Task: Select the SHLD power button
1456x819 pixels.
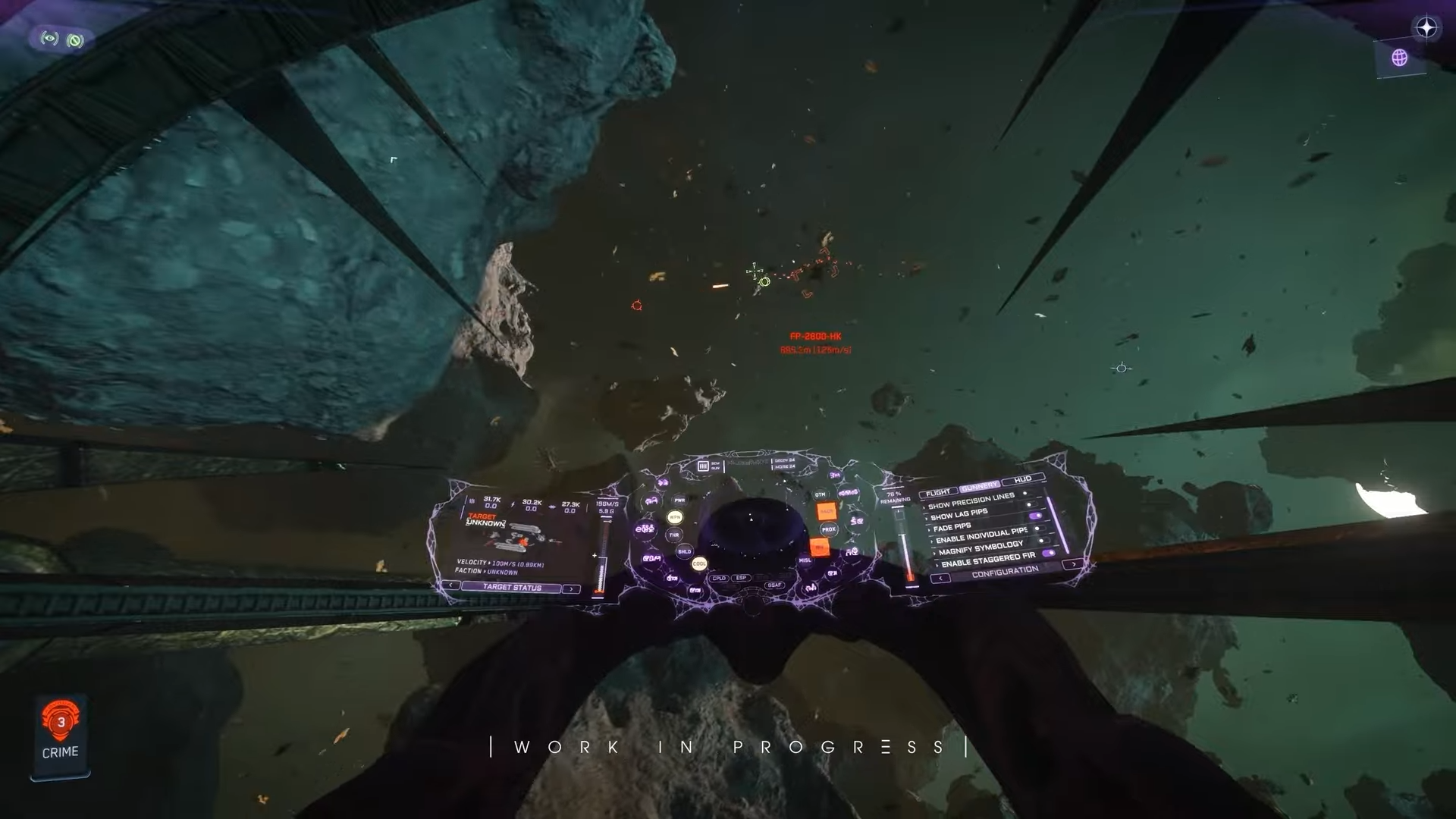Action: 684,551
